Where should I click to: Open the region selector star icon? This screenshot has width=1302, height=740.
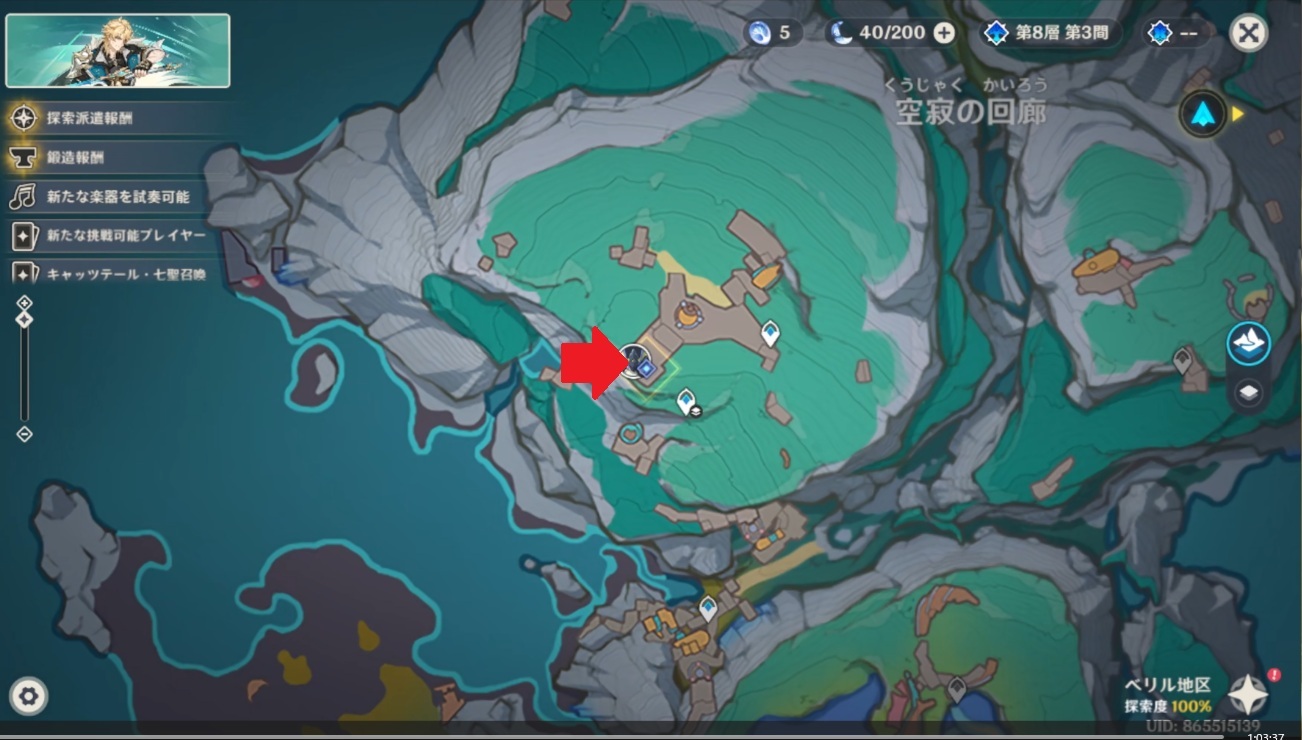pyautogui.click(x=1248, y=693)
